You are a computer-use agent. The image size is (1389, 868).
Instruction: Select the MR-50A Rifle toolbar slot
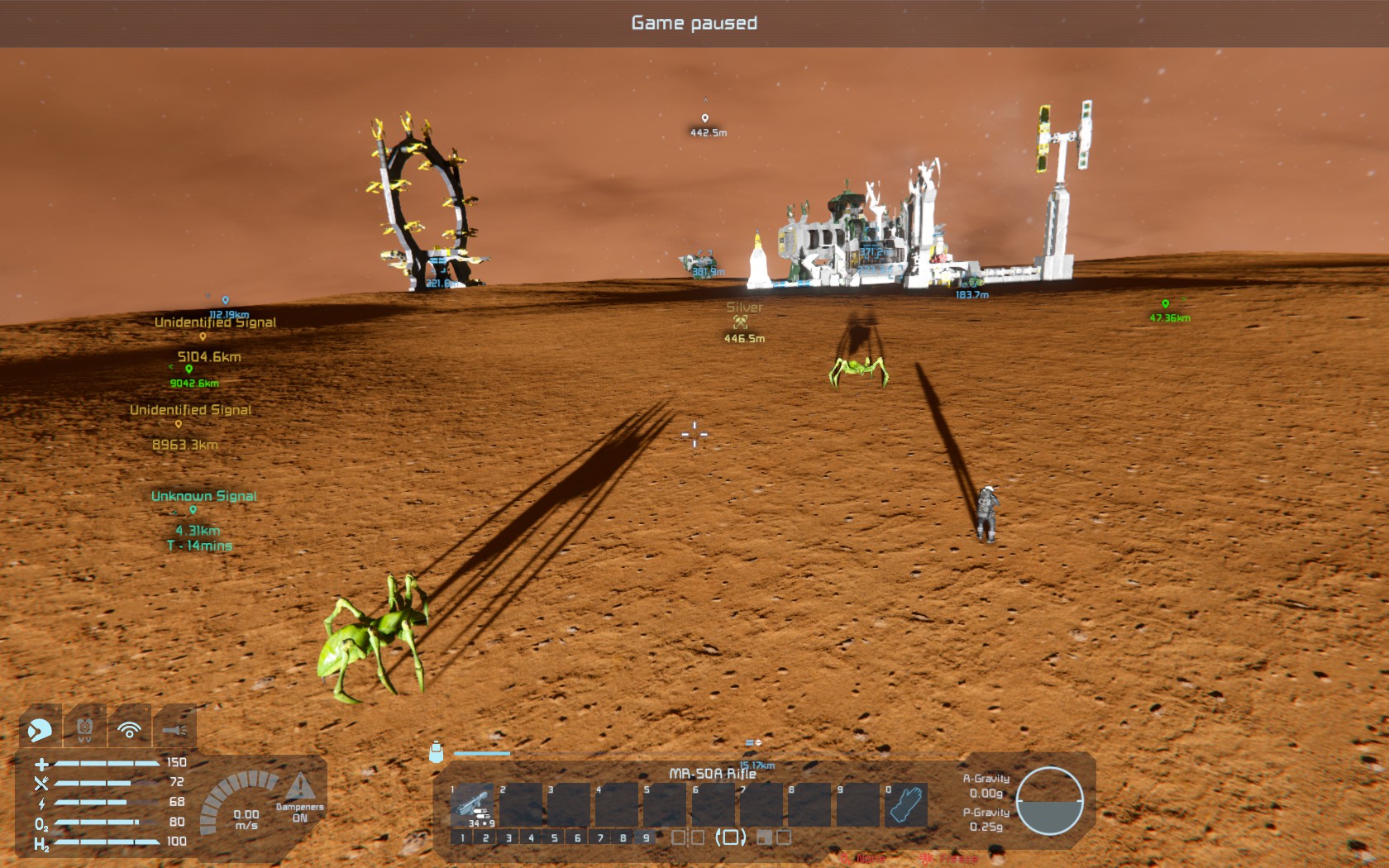(x=473, y=804)
